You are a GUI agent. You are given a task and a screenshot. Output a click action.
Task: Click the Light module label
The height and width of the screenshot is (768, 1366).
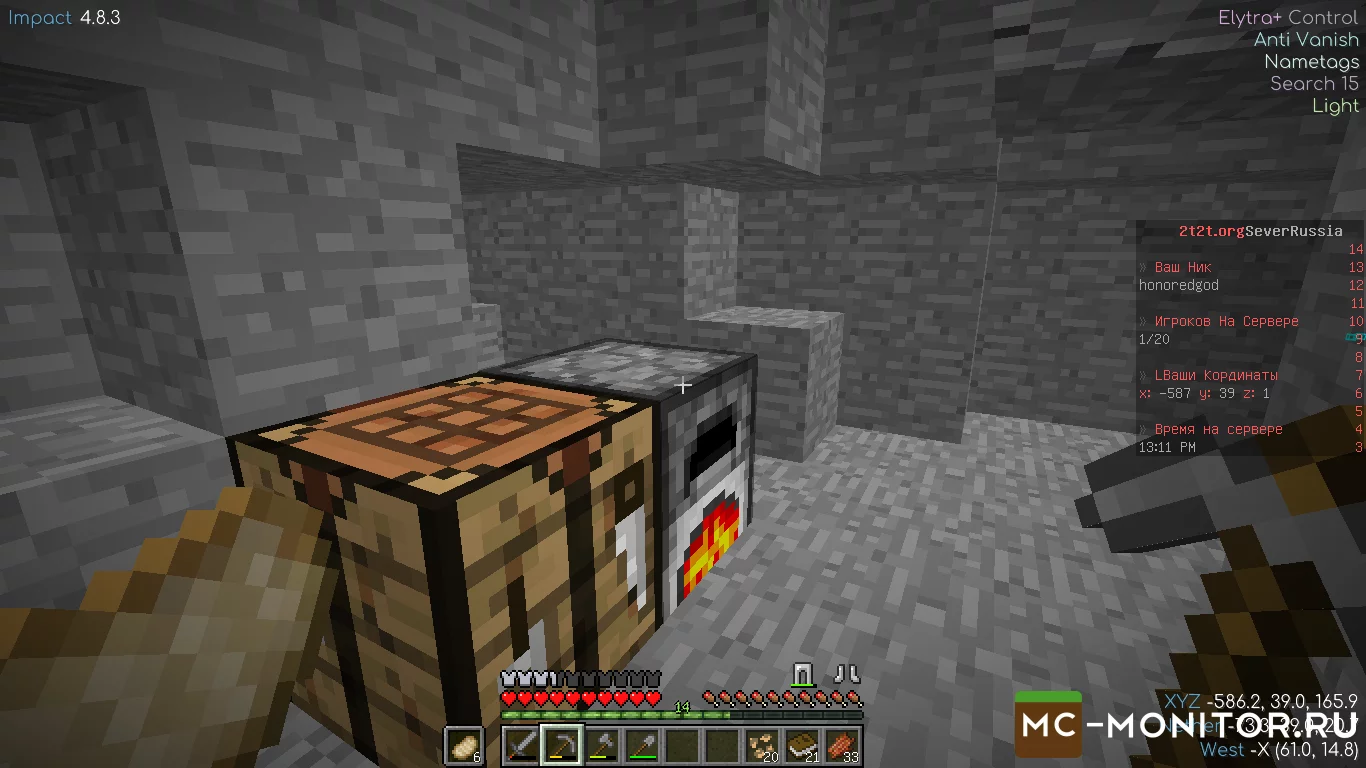click(x=1335, y=105)
